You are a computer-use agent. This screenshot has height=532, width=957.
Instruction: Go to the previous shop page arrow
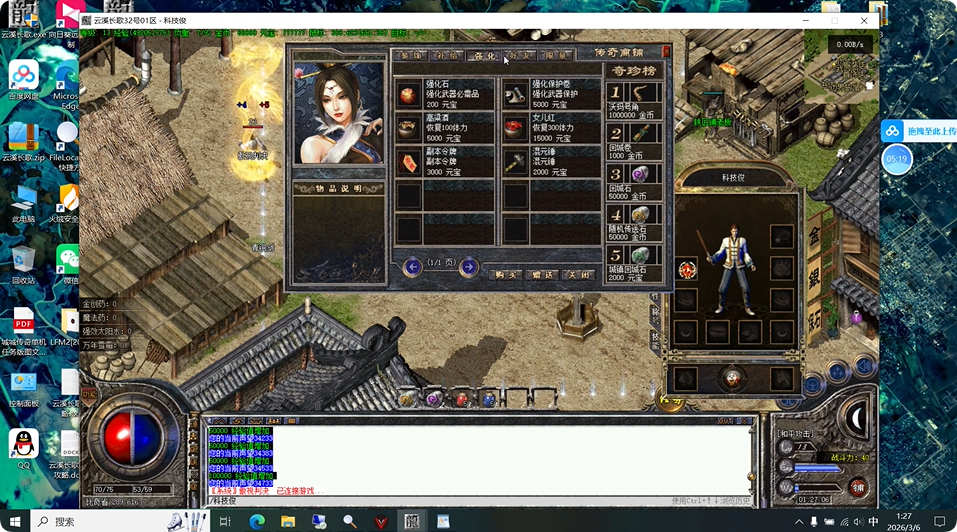coord(413,267)
